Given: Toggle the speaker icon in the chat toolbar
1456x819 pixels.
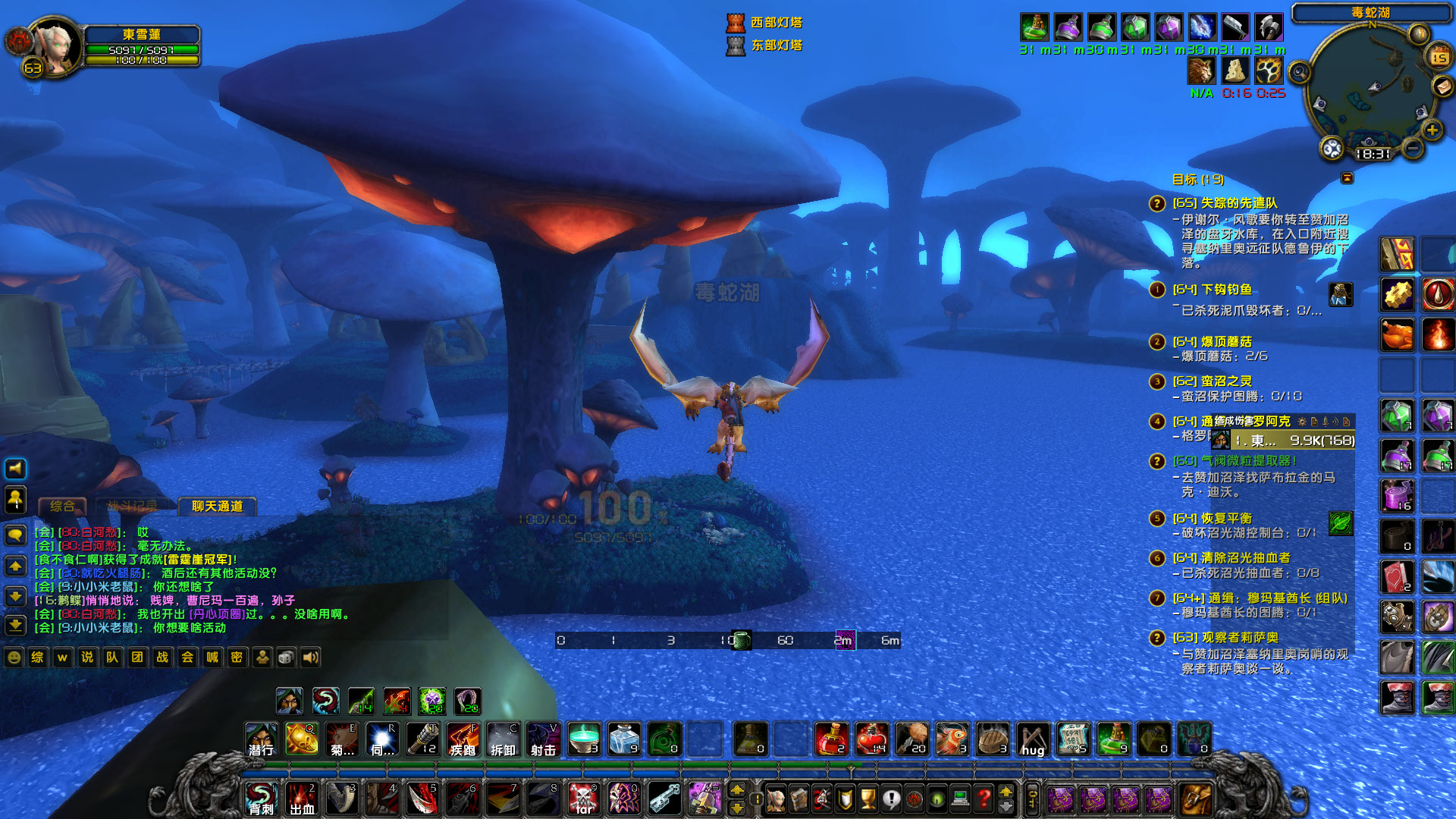Looking at the screenshot, I should pos(309,657).
